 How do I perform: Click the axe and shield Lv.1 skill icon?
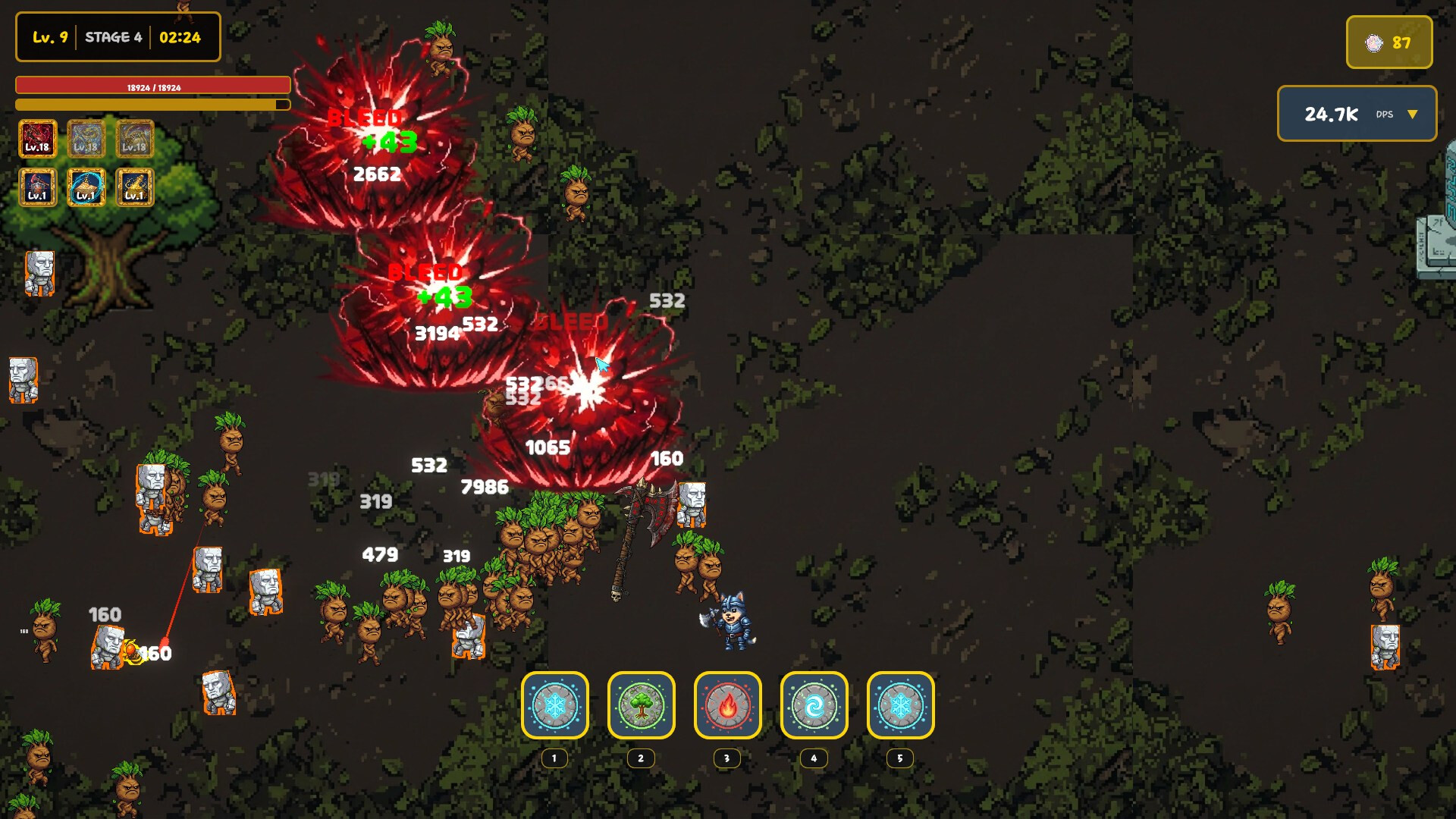pos(36,187)
